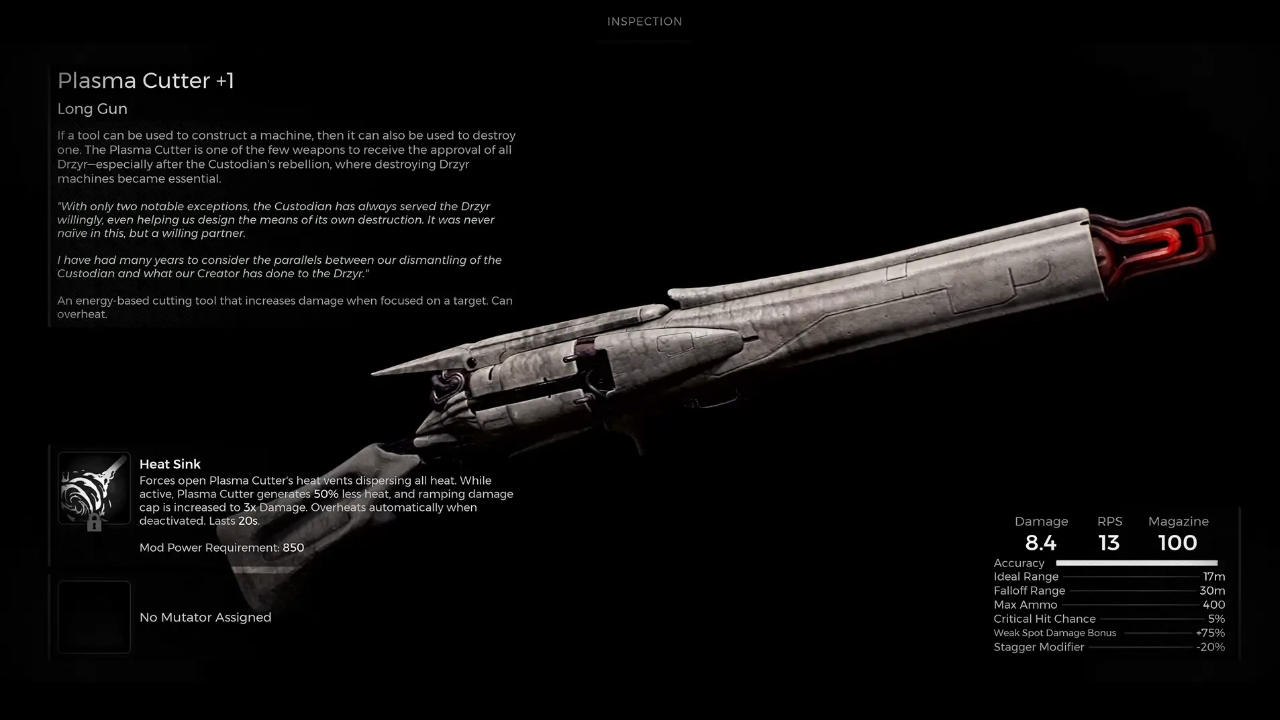
Task: Click the Plasma Cutter +1 title
Action: click(145, 80)
